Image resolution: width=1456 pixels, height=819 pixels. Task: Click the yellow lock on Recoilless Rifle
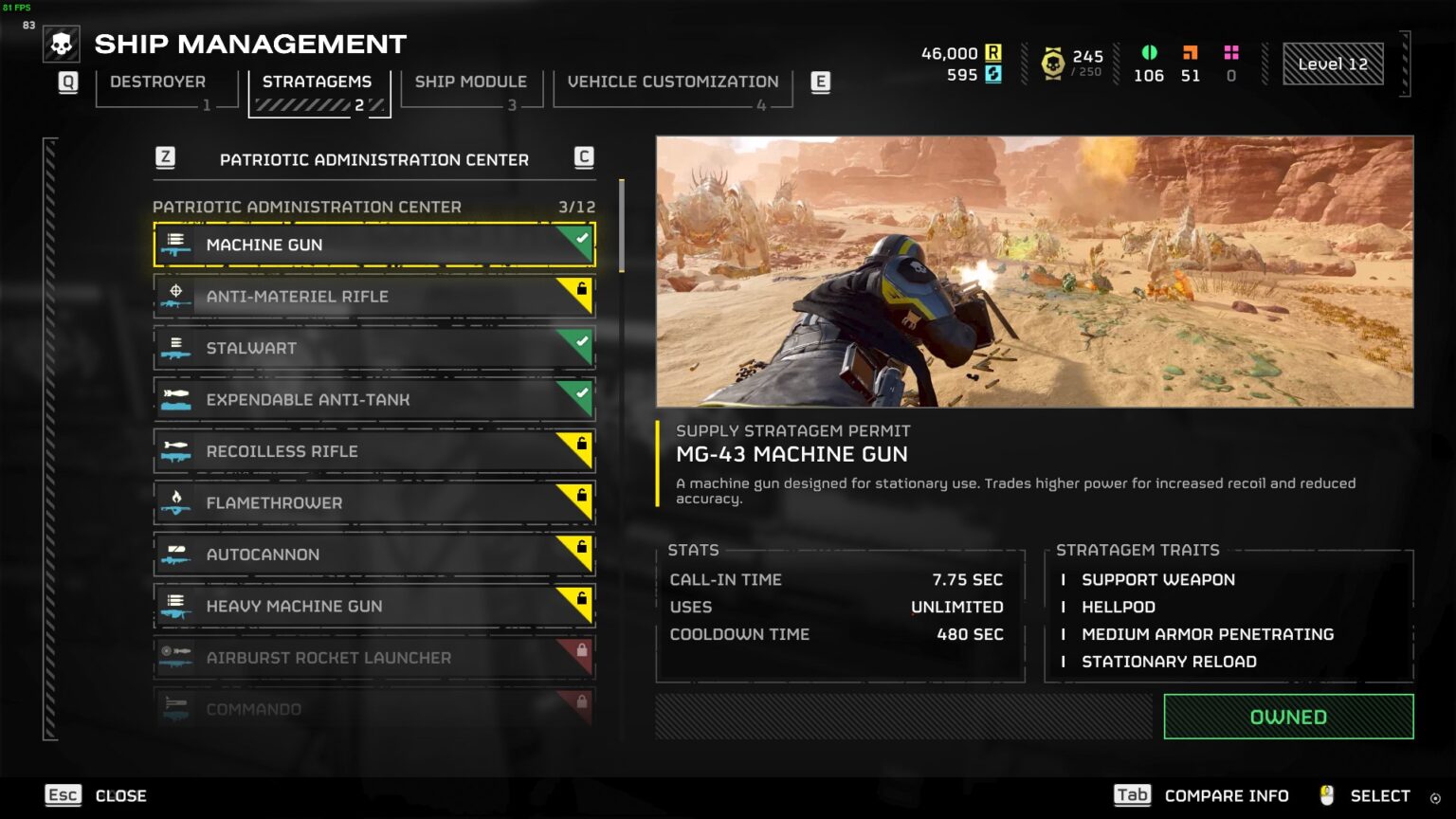pos(581,443)
